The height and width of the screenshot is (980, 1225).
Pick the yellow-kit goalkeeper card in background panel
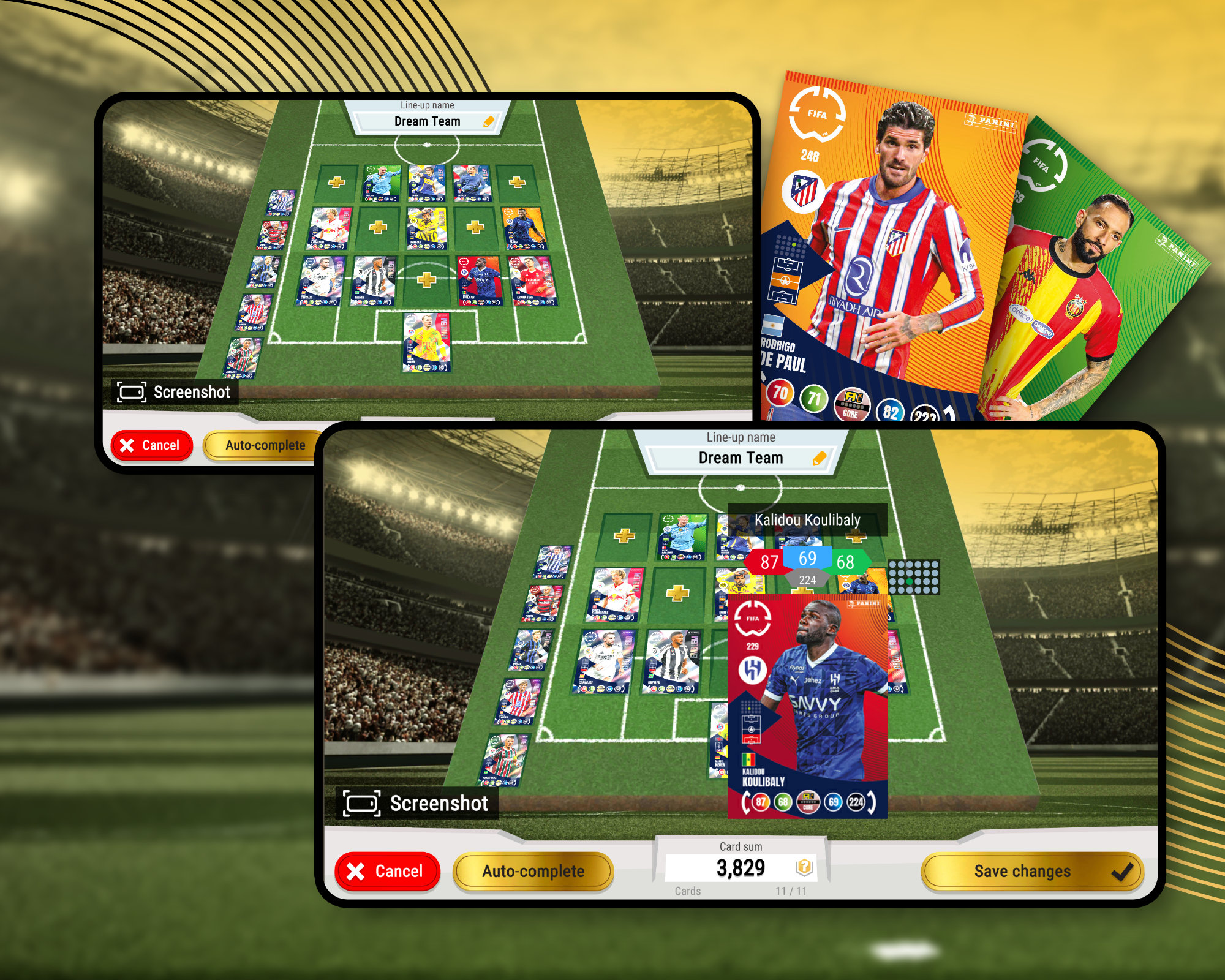[427, 342]
